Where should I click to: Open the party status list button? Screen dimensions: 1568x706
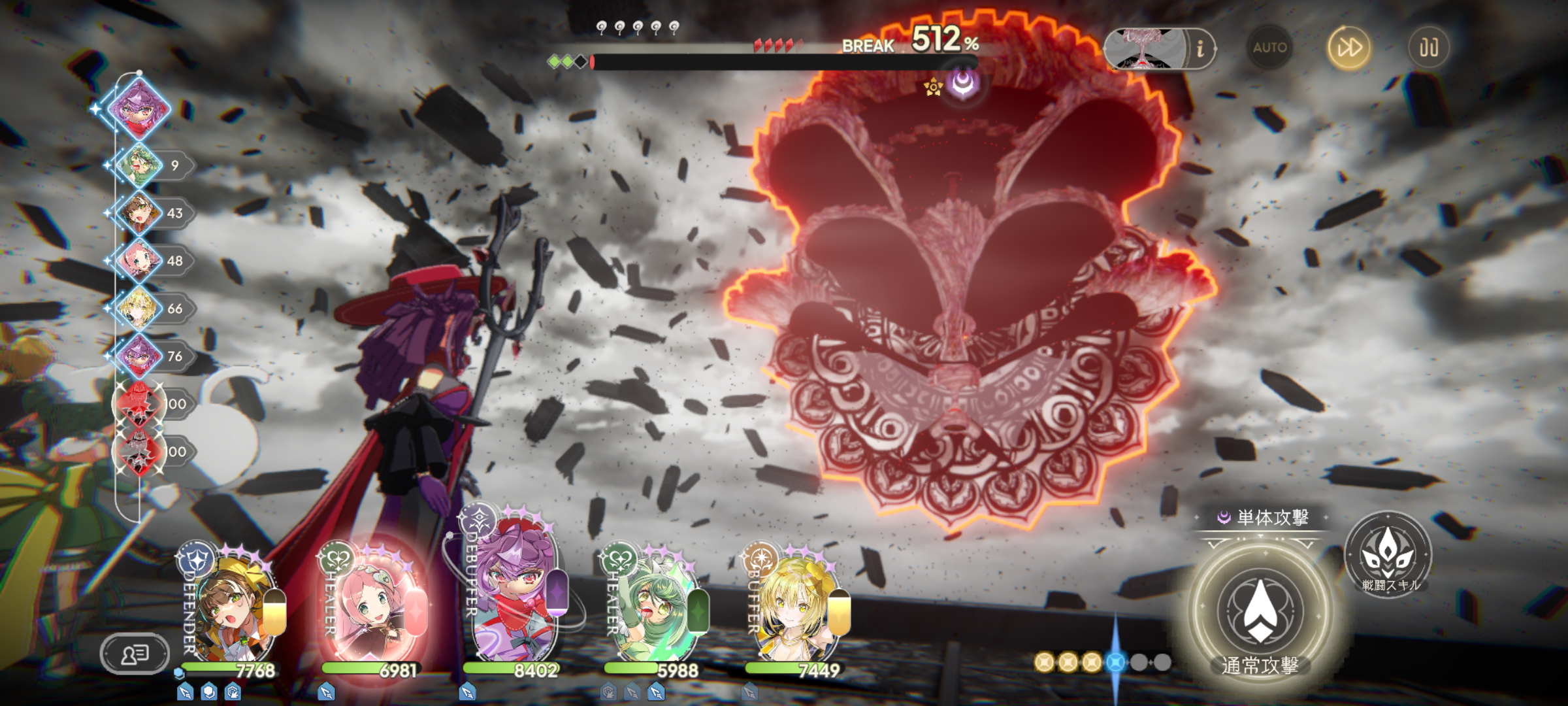tap(135, 654)
